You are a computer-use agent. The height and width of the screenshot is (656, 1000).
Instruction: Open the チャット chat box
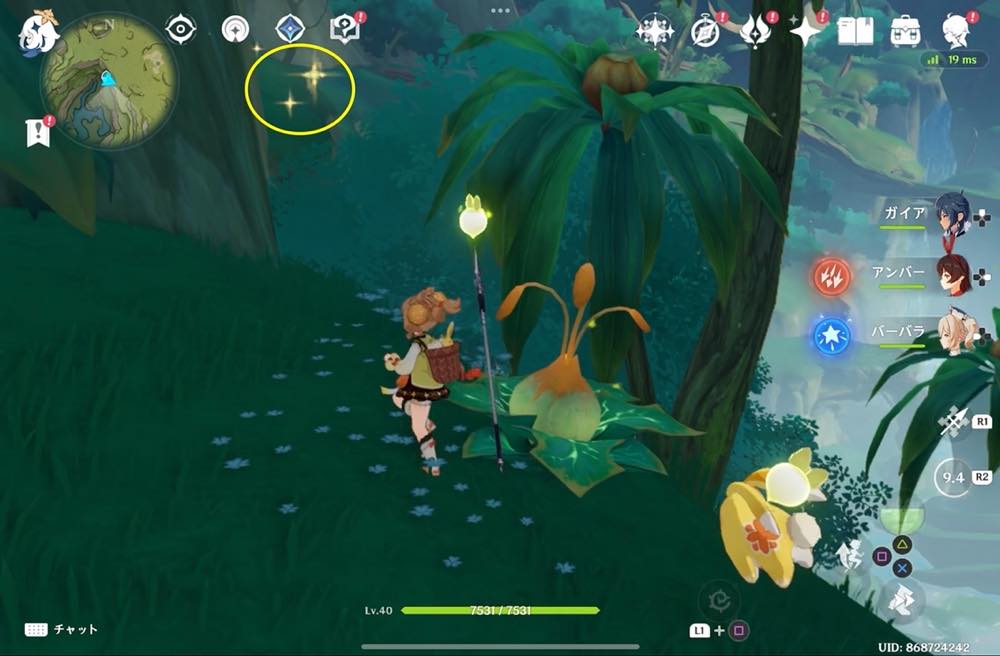point(62,629)
